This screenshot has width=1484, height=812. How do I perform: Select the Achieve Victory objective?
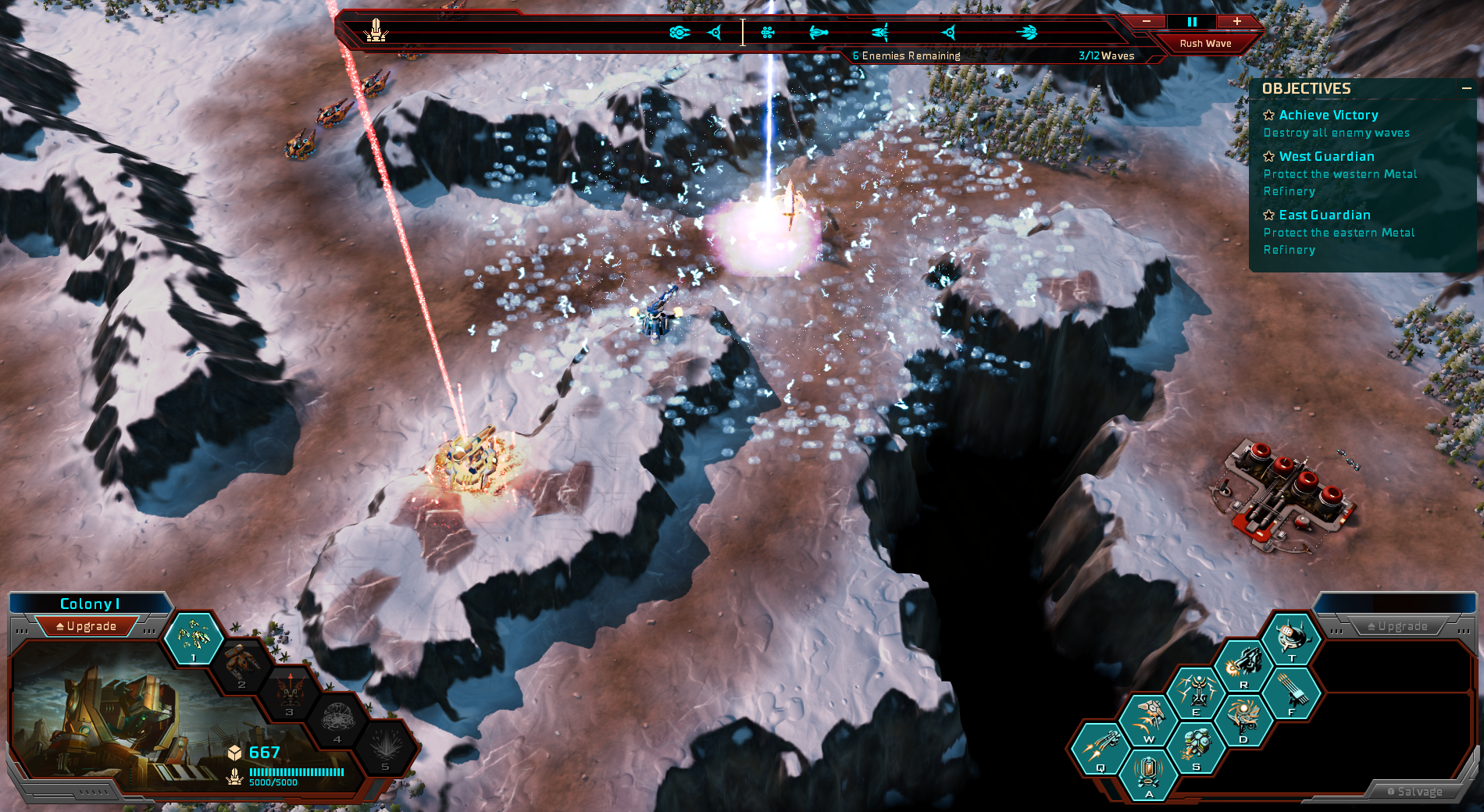(x=1328, y=116)
